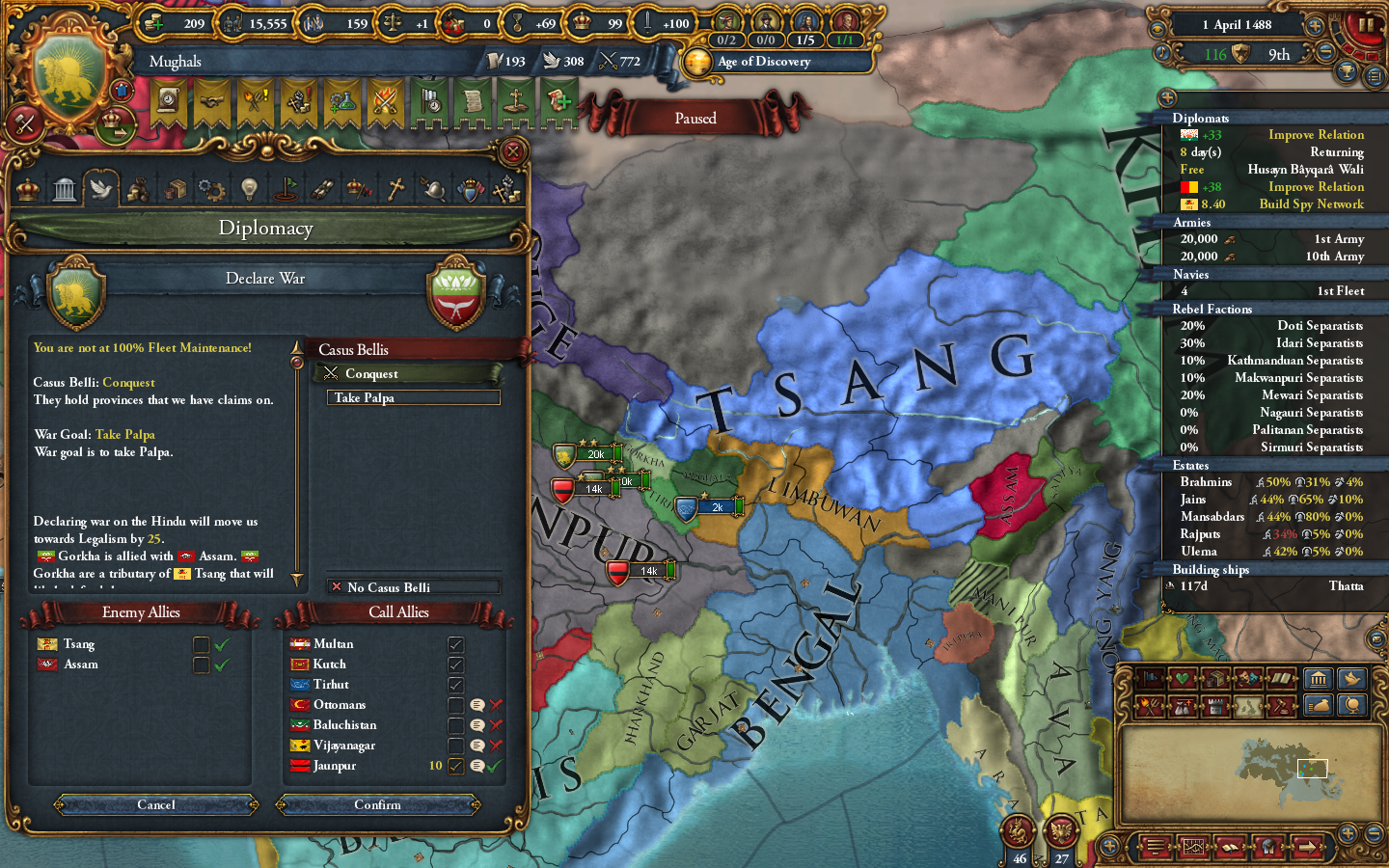
Task: Select the Trade tab crate icon
Action: point(175,188)
